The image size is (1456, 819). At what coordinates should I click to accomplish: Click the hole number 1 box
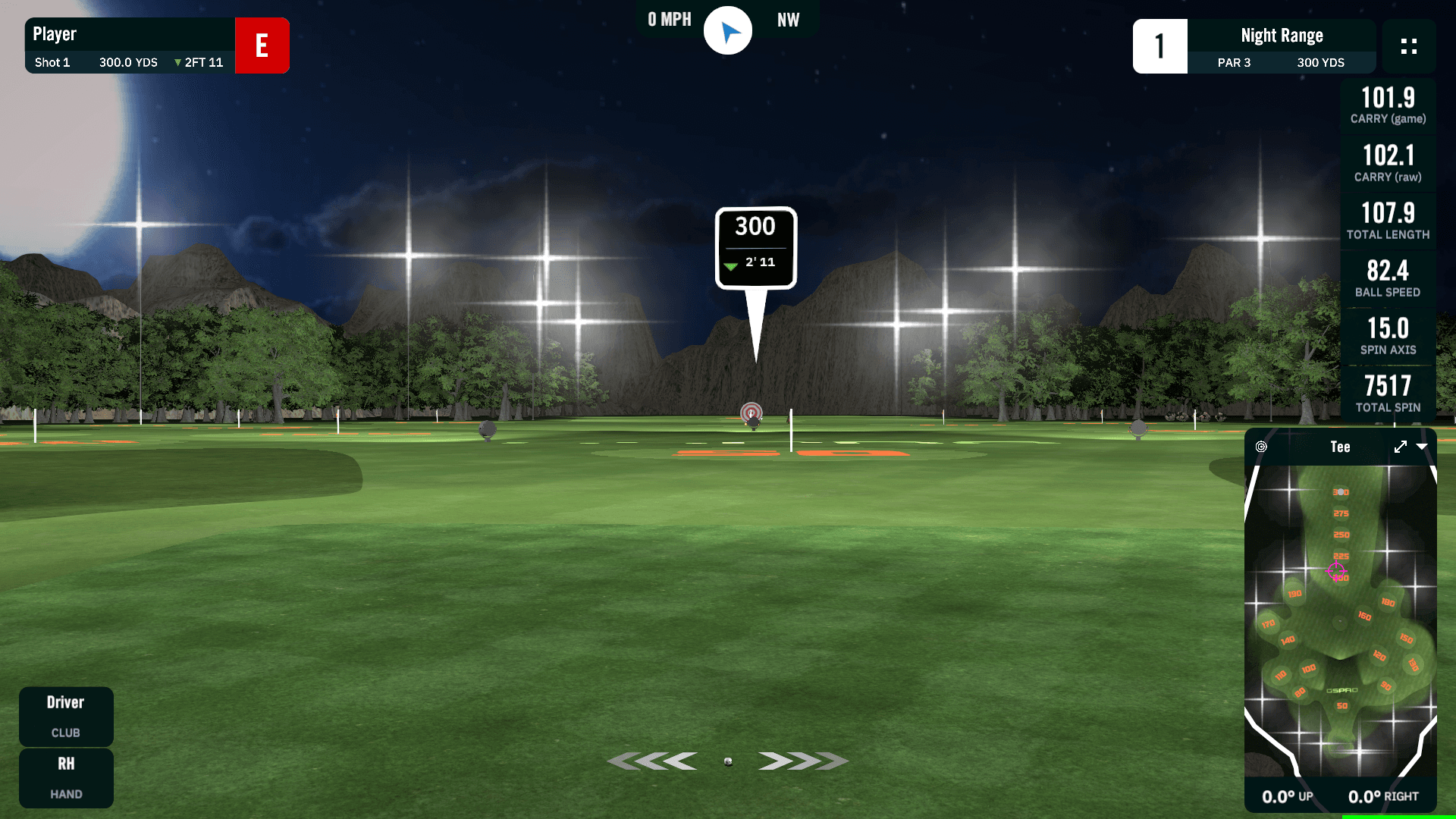[1159, 46]
